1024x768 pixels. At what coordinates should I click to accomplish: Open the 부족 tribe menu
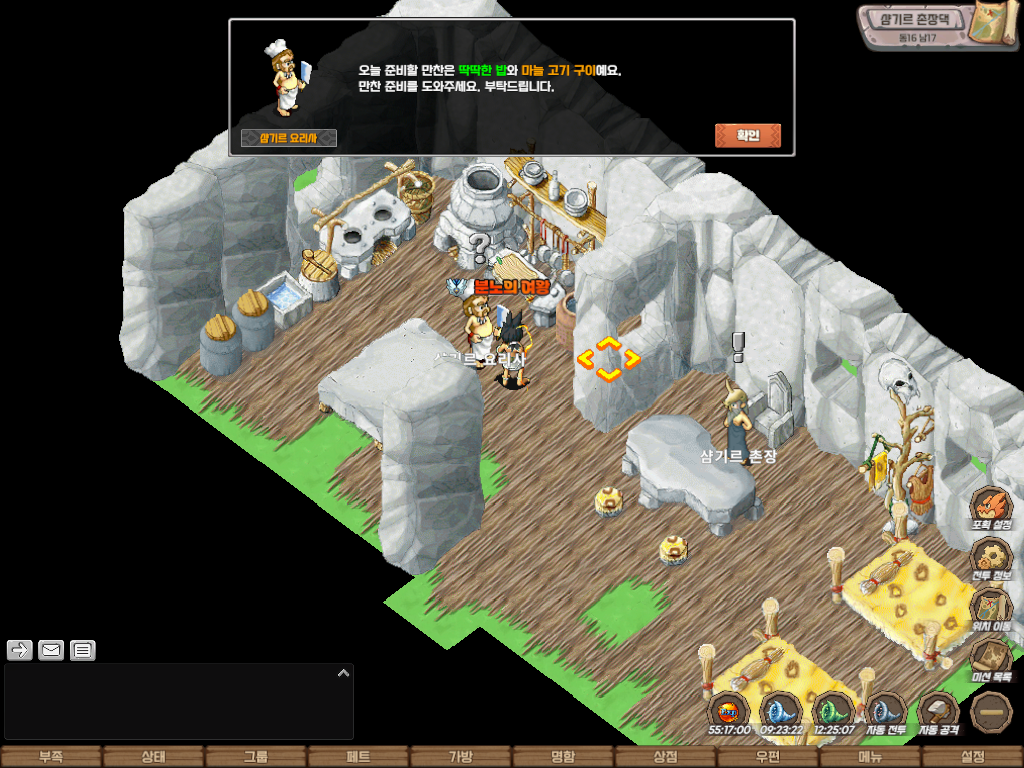pyautogui.click(x=51, y=757)
